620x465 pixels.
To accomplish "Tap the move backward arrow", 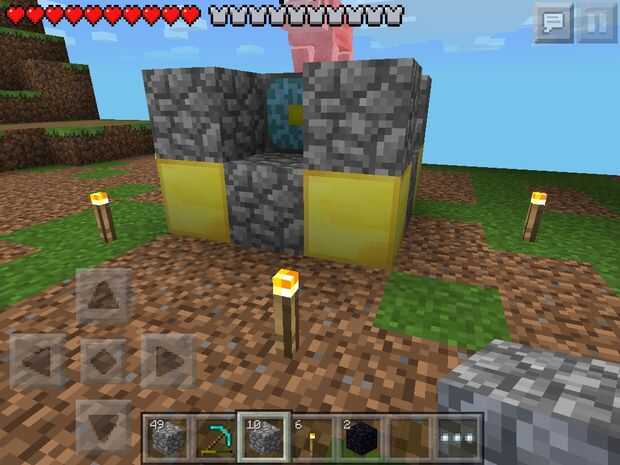I will point(103,425).
